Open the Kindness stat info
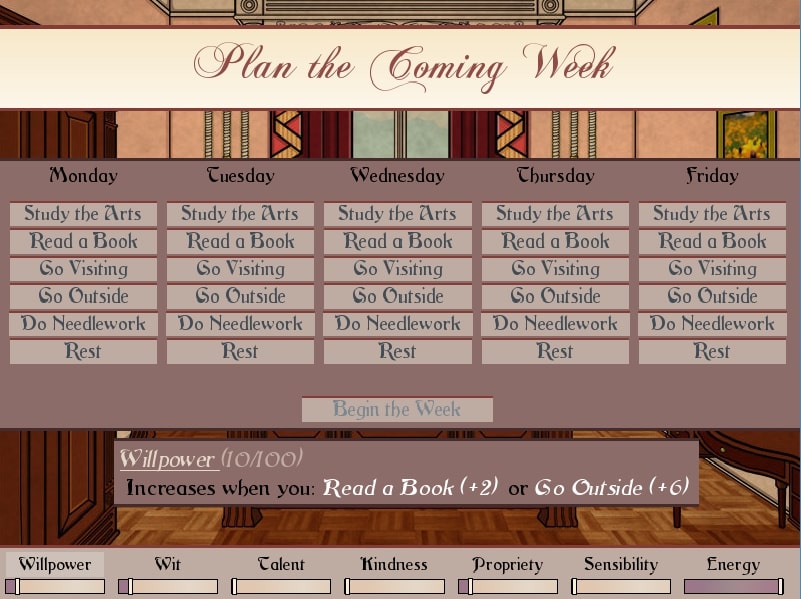The width and height of the screenshot is (801, 599). pyautogui.click(x=394, y=565)
